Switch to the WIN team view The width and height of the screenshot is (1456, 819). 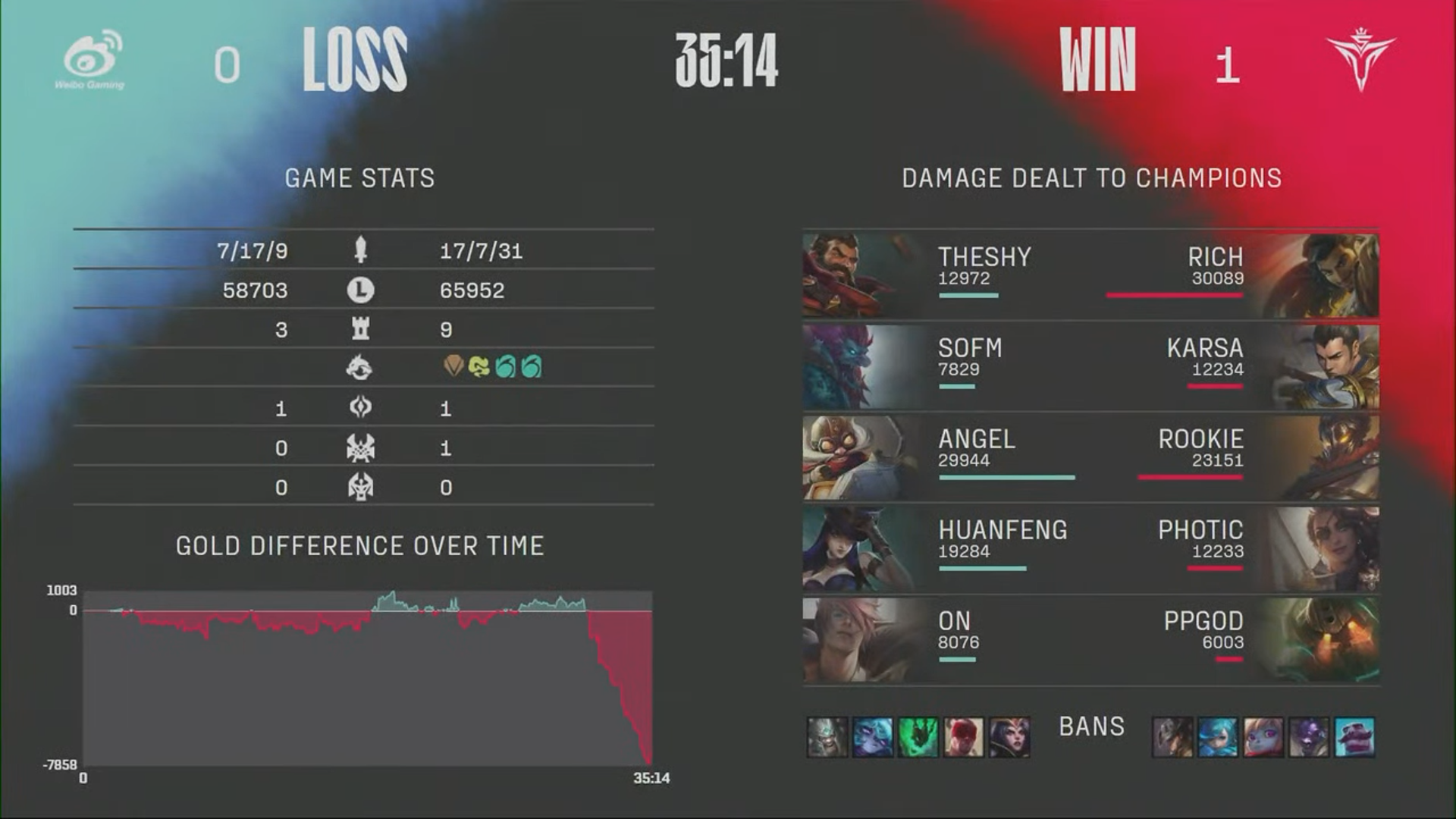click(x=1098, y=57)
